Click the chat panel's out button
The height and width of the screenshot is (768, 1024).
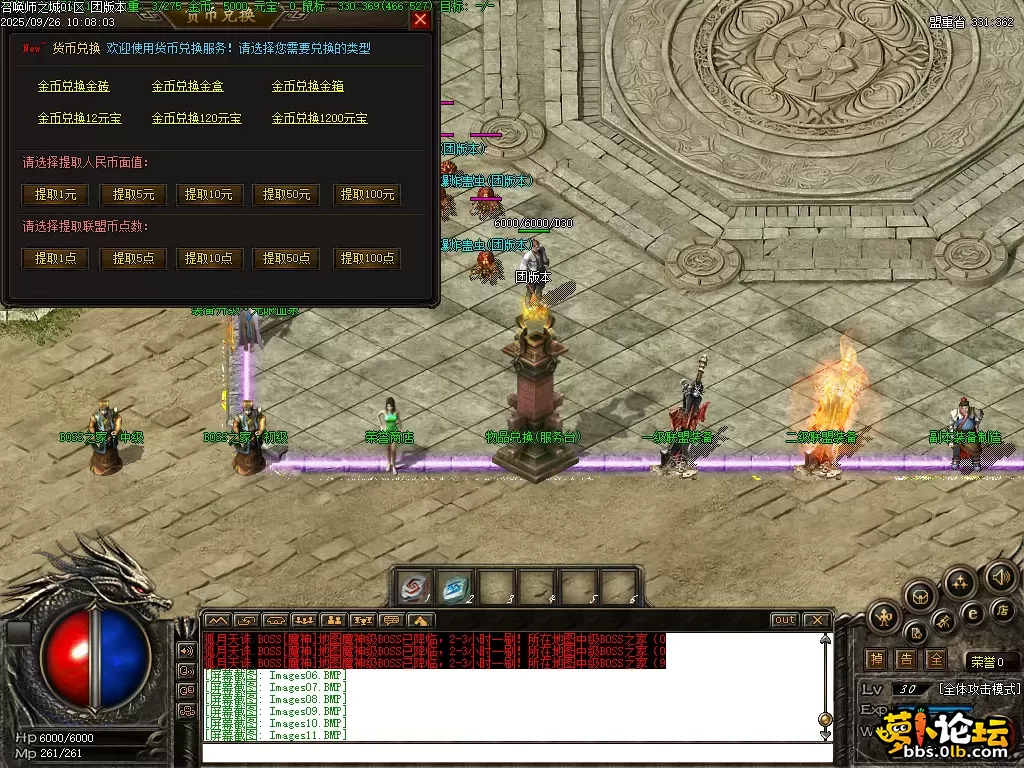click(x=785, y=620)
